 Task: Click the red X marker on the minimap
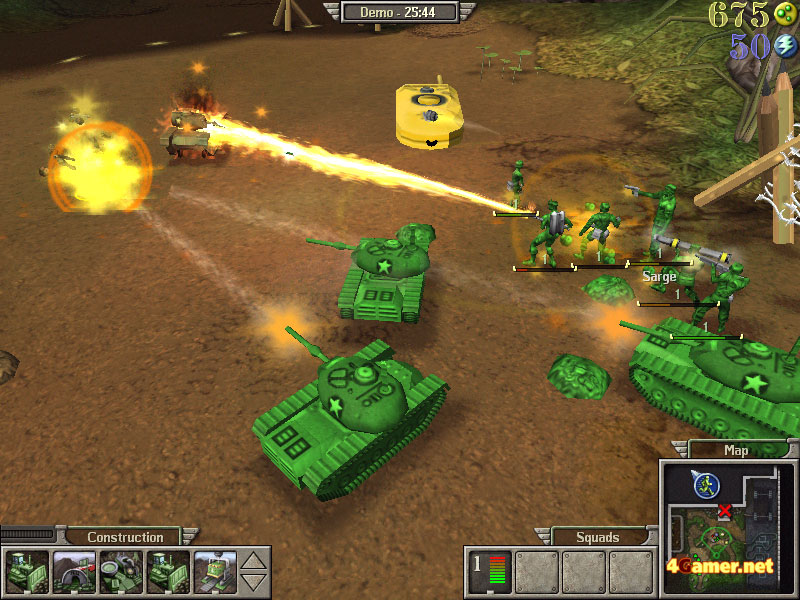click(x=725, y=511)
